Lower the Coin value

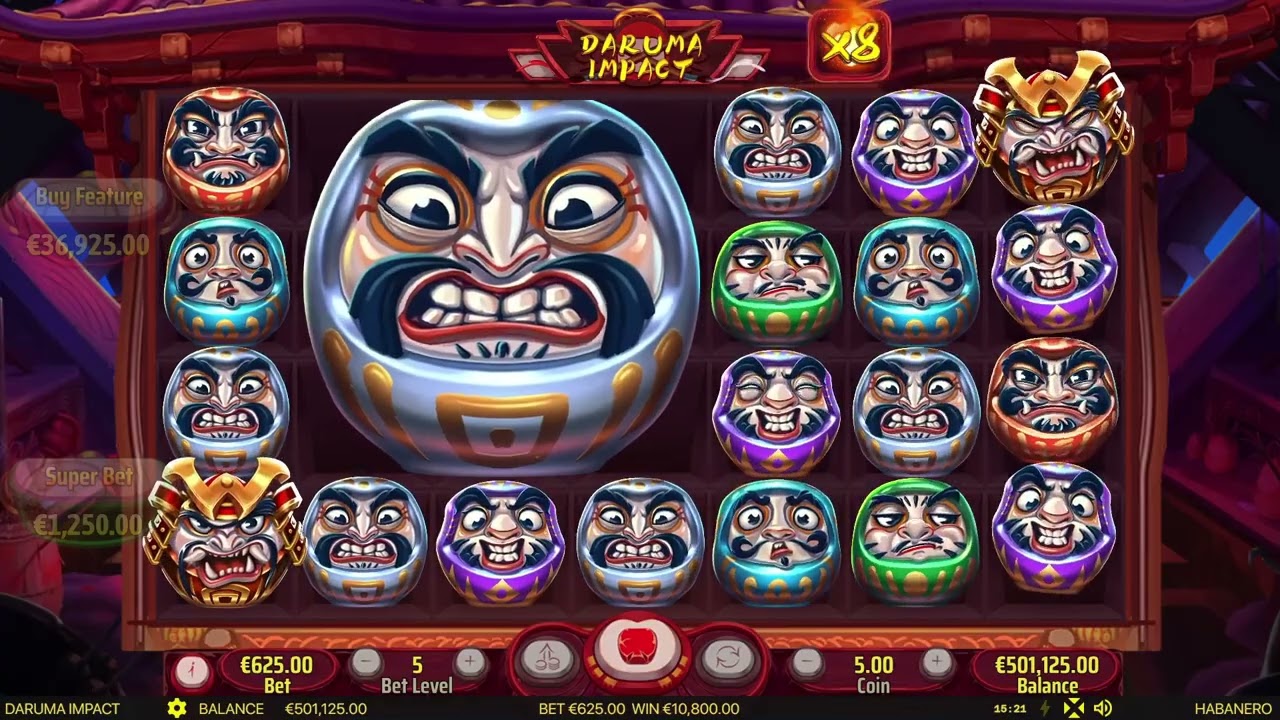808,662
